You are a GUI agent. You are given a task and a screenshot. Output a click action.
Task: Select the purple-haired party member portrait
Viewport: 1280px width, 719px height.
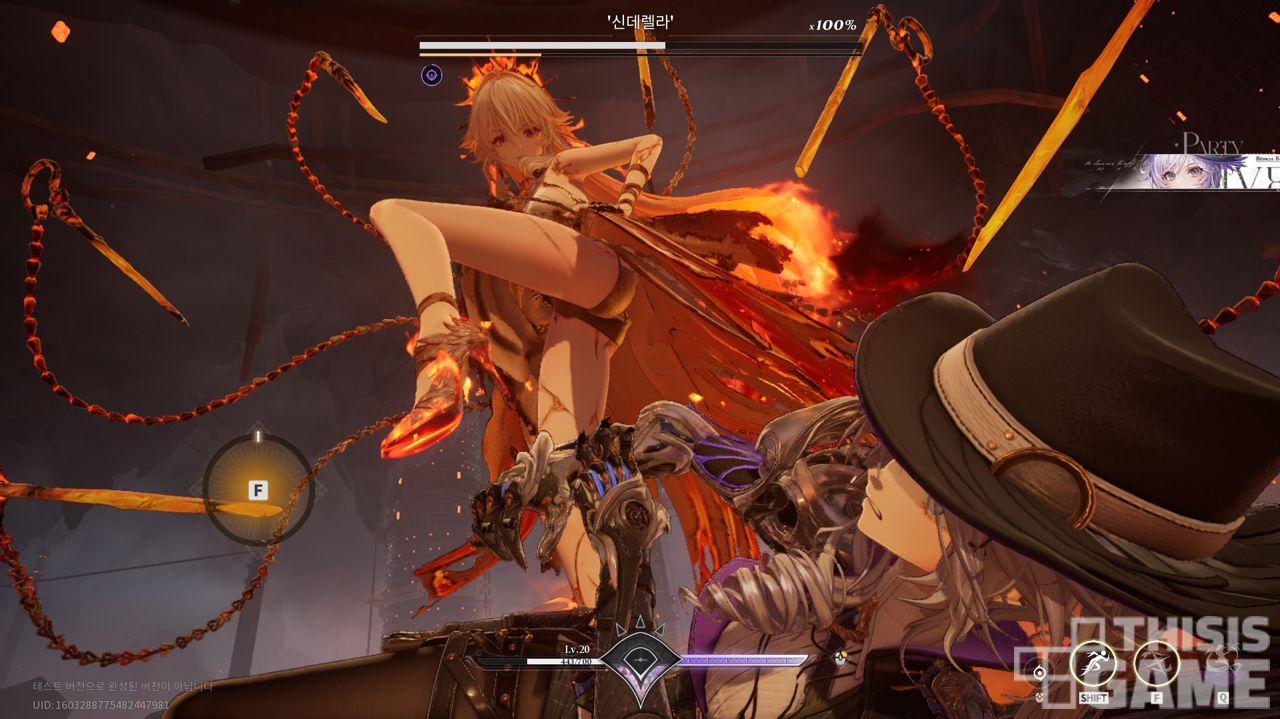[x=1190, y=171]
